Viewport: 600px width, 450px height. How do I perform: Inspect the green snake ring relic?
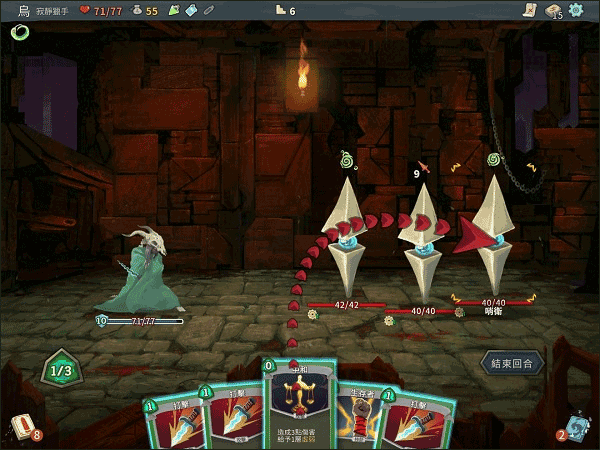tap(19, 32)
